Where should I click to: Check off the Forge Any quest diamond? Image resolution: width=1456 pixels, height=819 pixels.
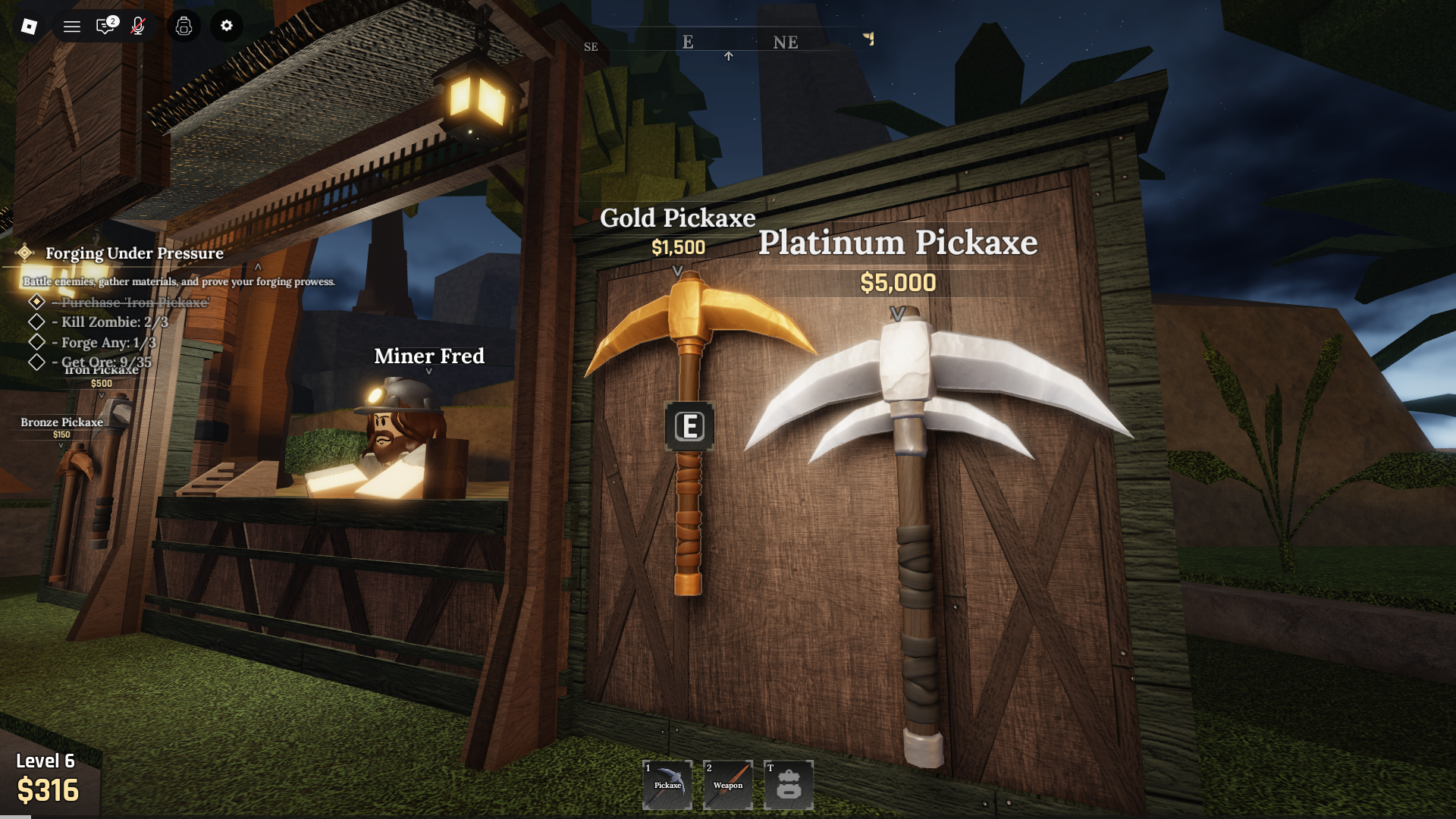tap(36, 343)
